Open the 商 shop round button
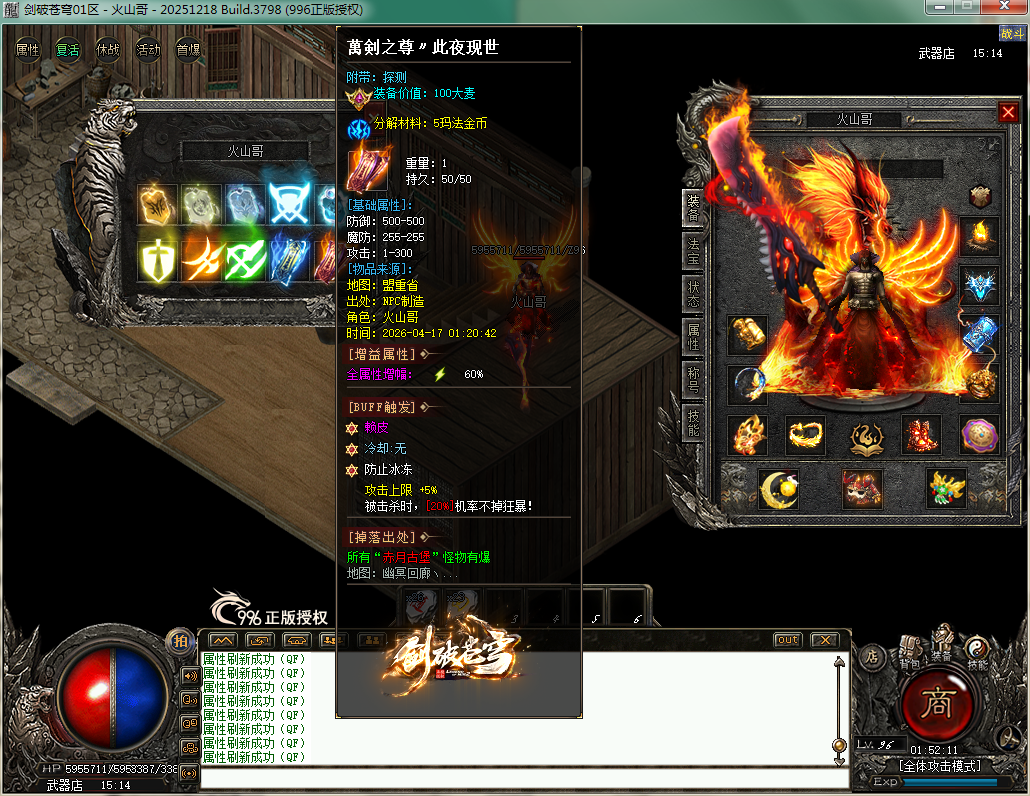 [938, 705]
